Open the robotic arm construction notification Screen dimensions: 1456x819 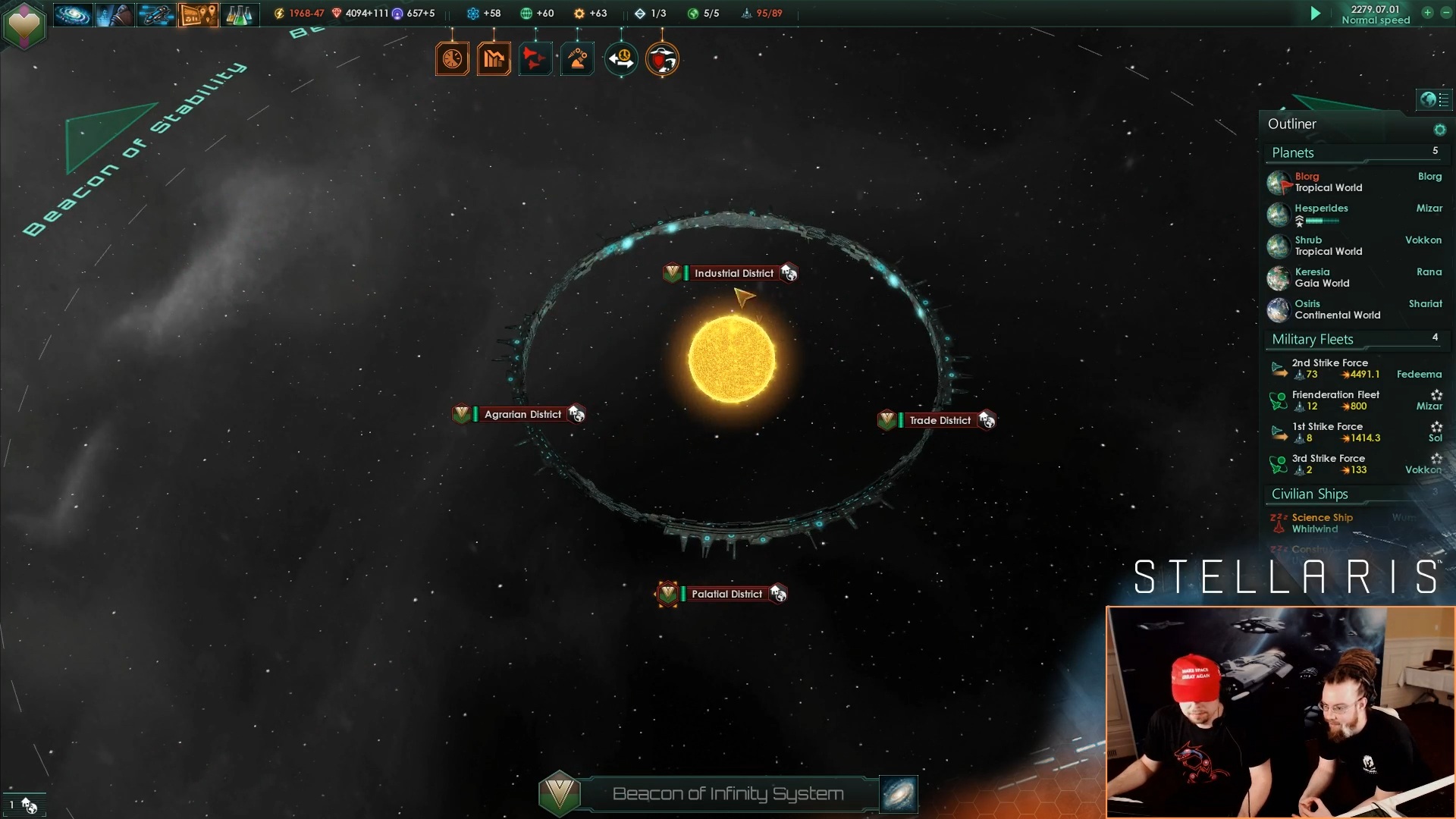pyautogui.click(x=577, y=59)
